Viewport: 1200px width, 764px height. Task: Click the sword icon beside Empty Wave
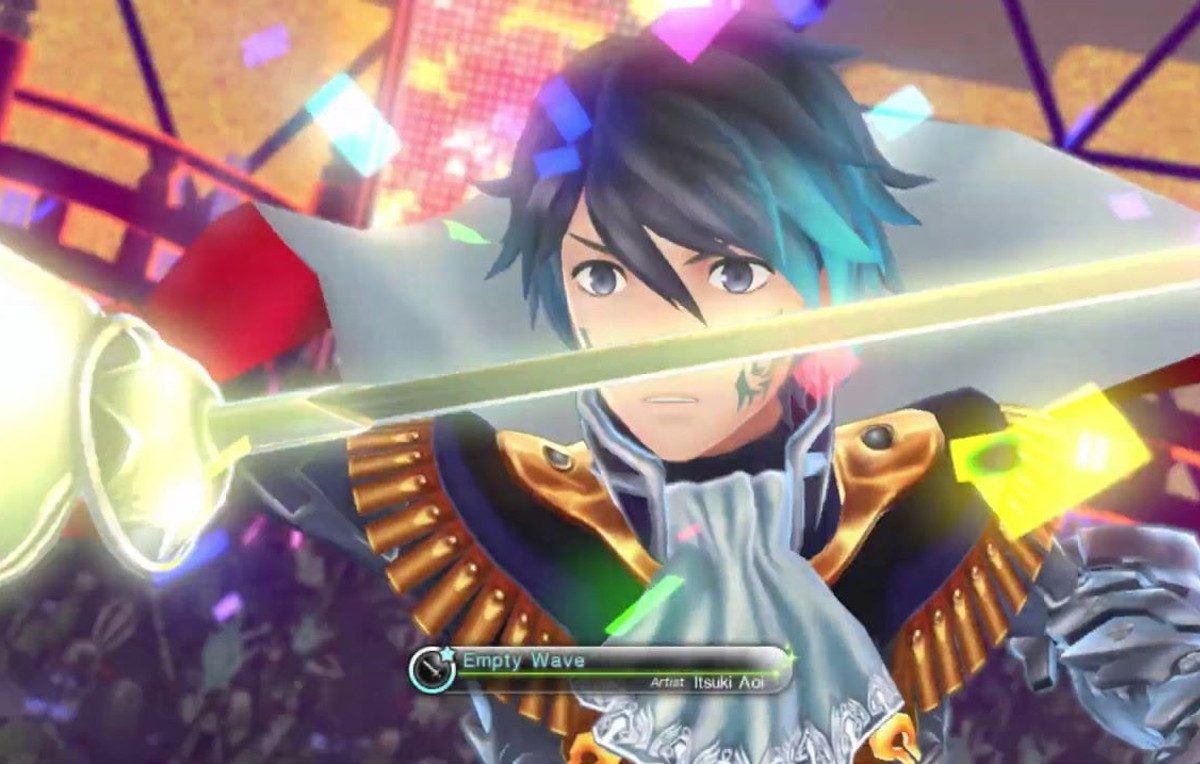pyautogui.click(x=432, y=669)
